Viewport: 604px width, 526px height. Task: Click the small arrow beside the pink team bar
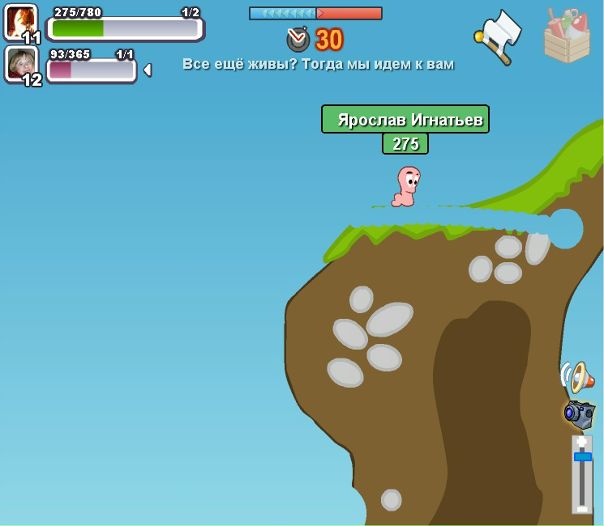148,70
